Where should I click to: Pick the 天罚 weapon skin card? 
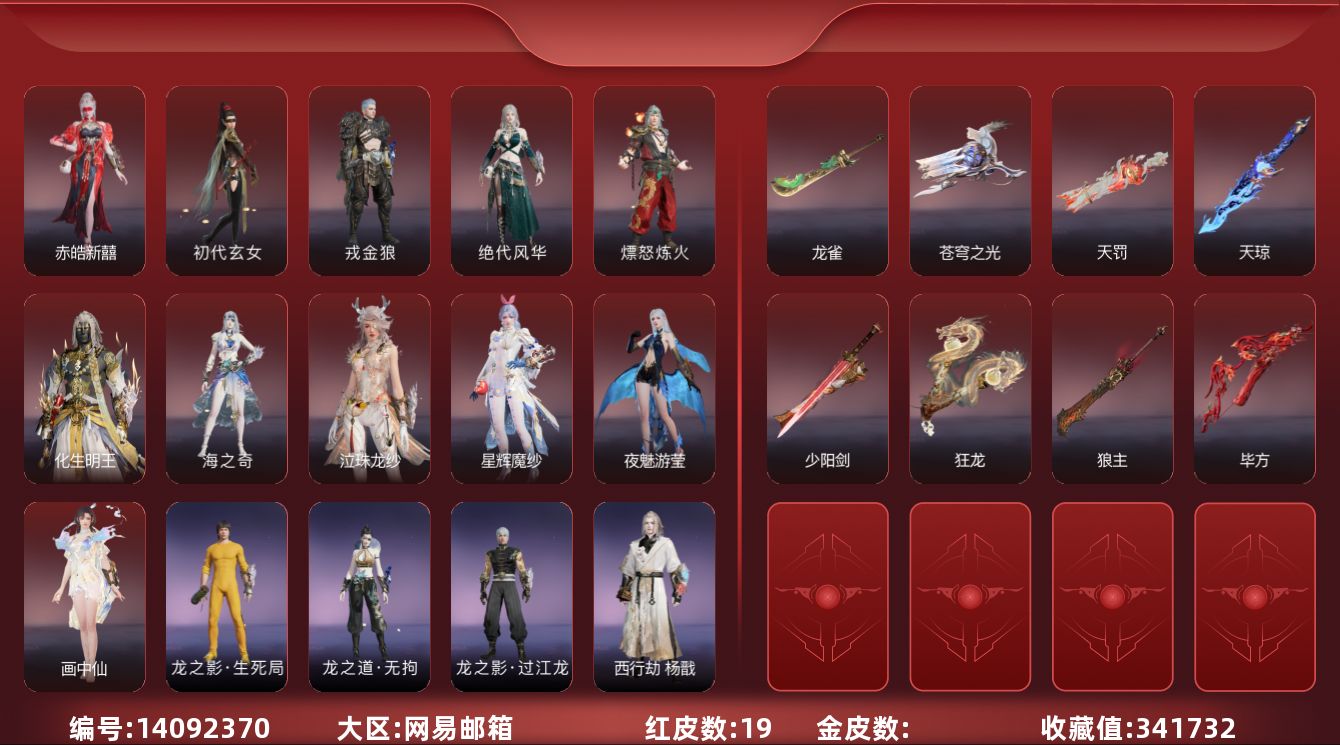1112,180
